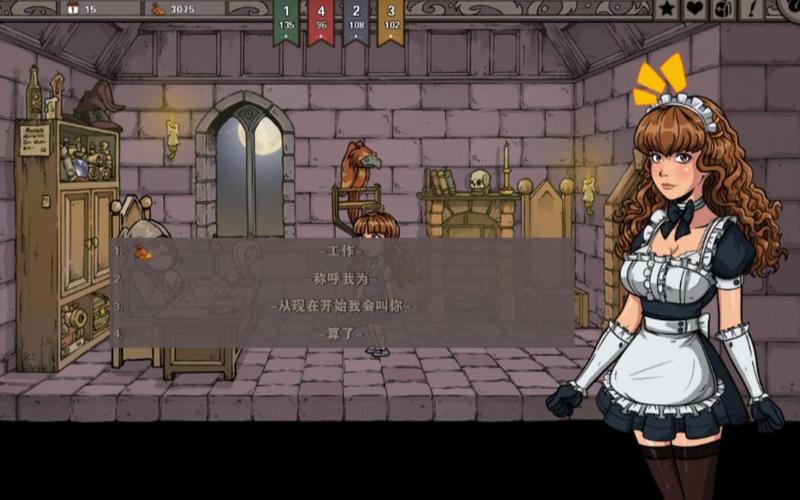Click the heart icon in the top bar
Screen dimensions: 800x500
(x=695, y=10)
